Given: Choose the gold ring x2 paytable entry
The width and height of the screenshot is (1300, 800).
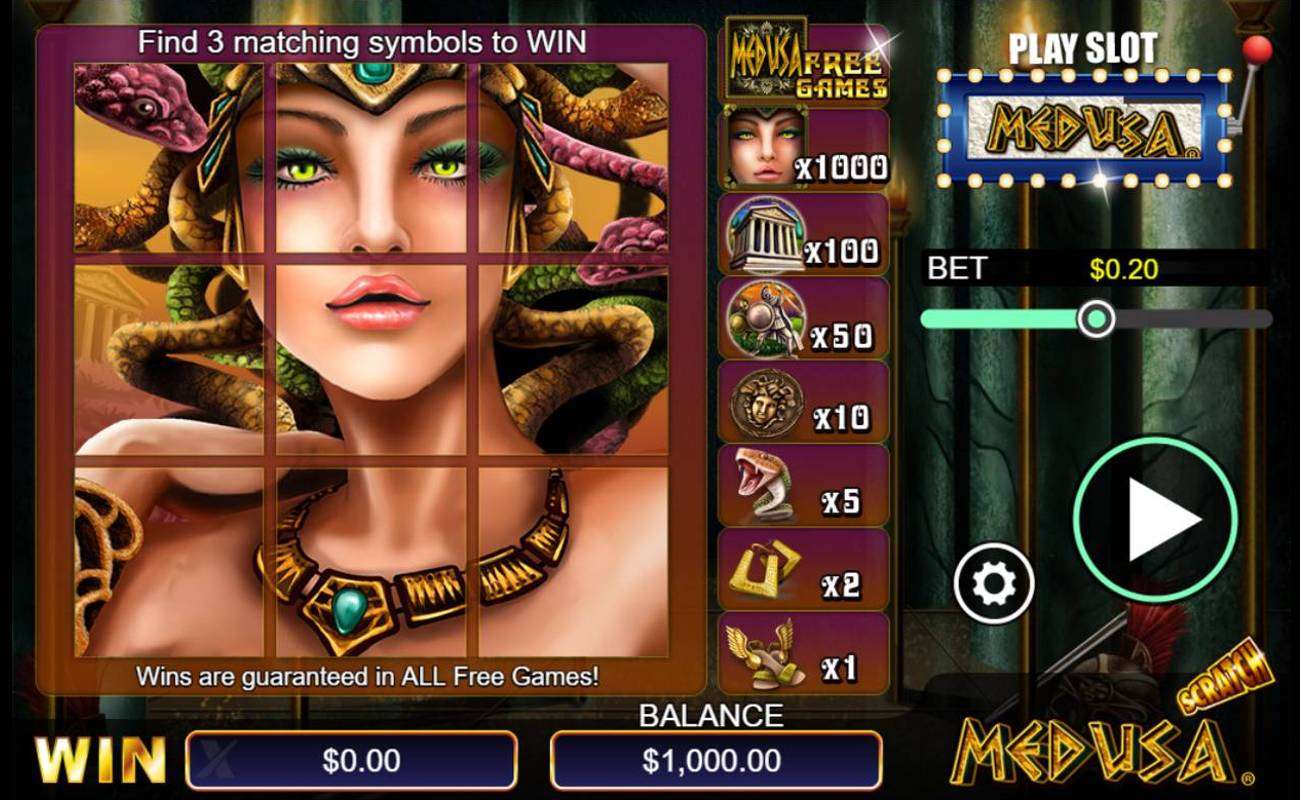Looking at the screenshot, I should coord(804,570).
